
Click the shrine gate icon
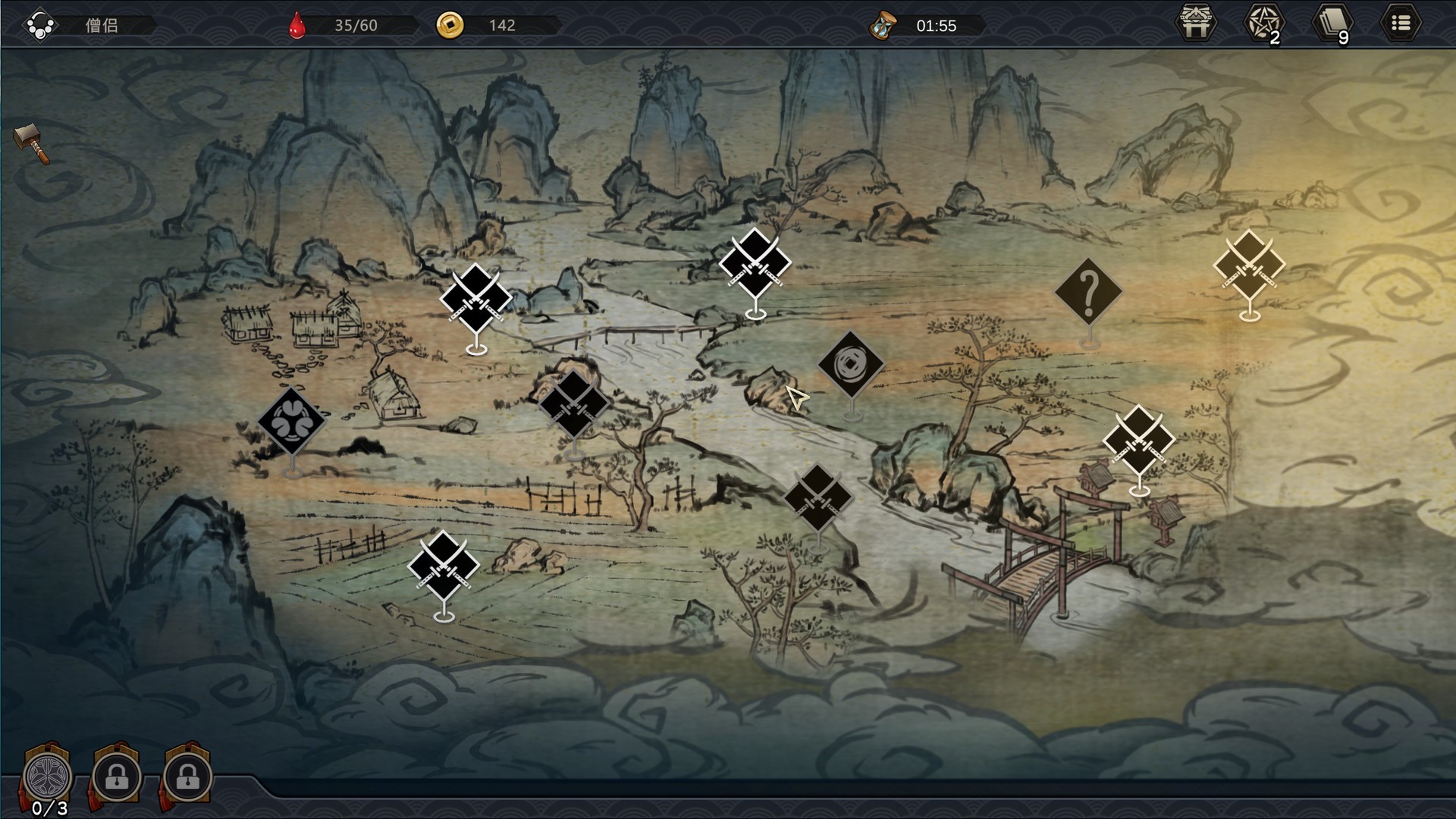tap(1196, 24)
